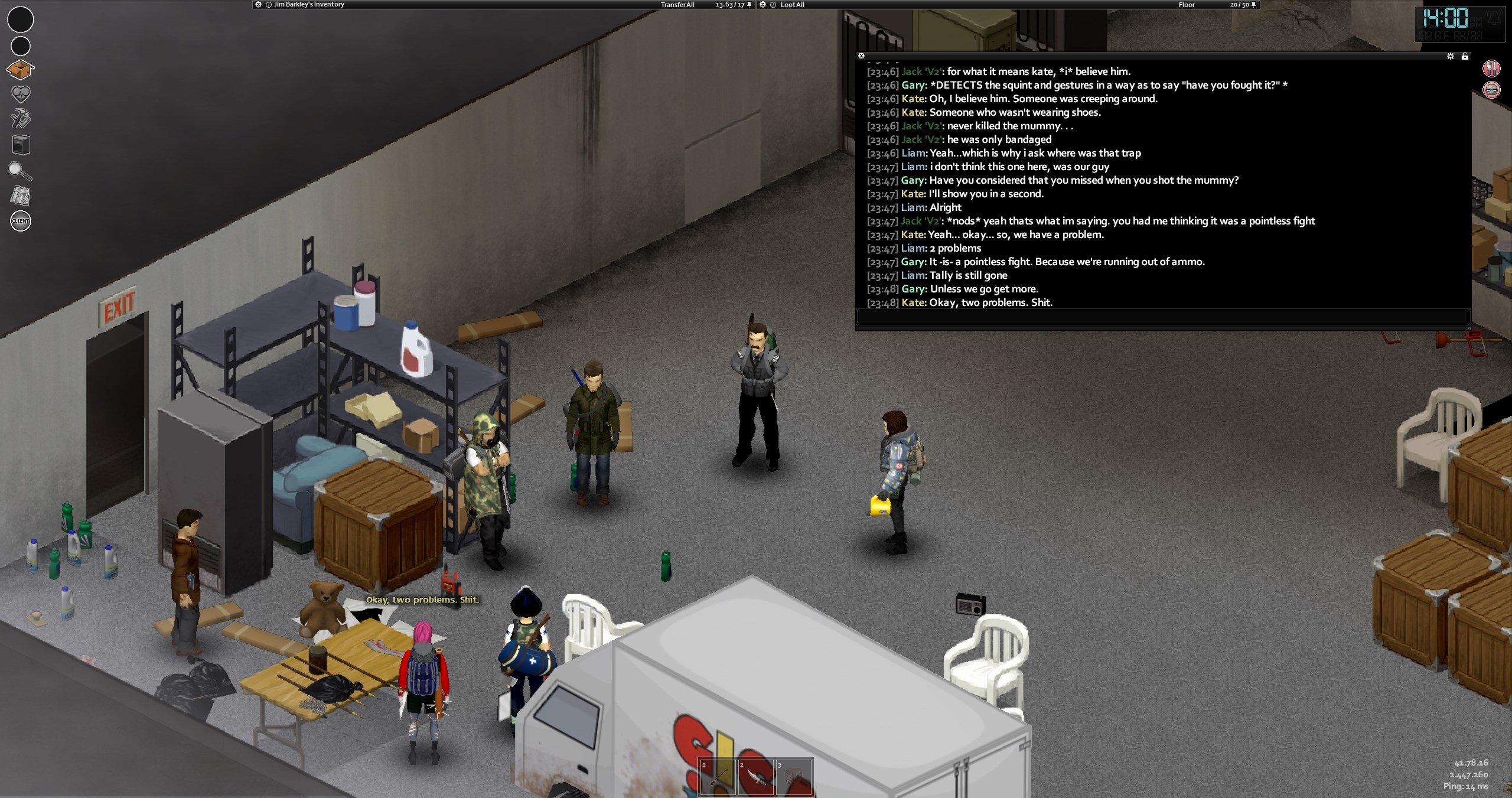Open chat settings gear
This screenshot has height=798, width=1512.
[x=1450, y=56]
